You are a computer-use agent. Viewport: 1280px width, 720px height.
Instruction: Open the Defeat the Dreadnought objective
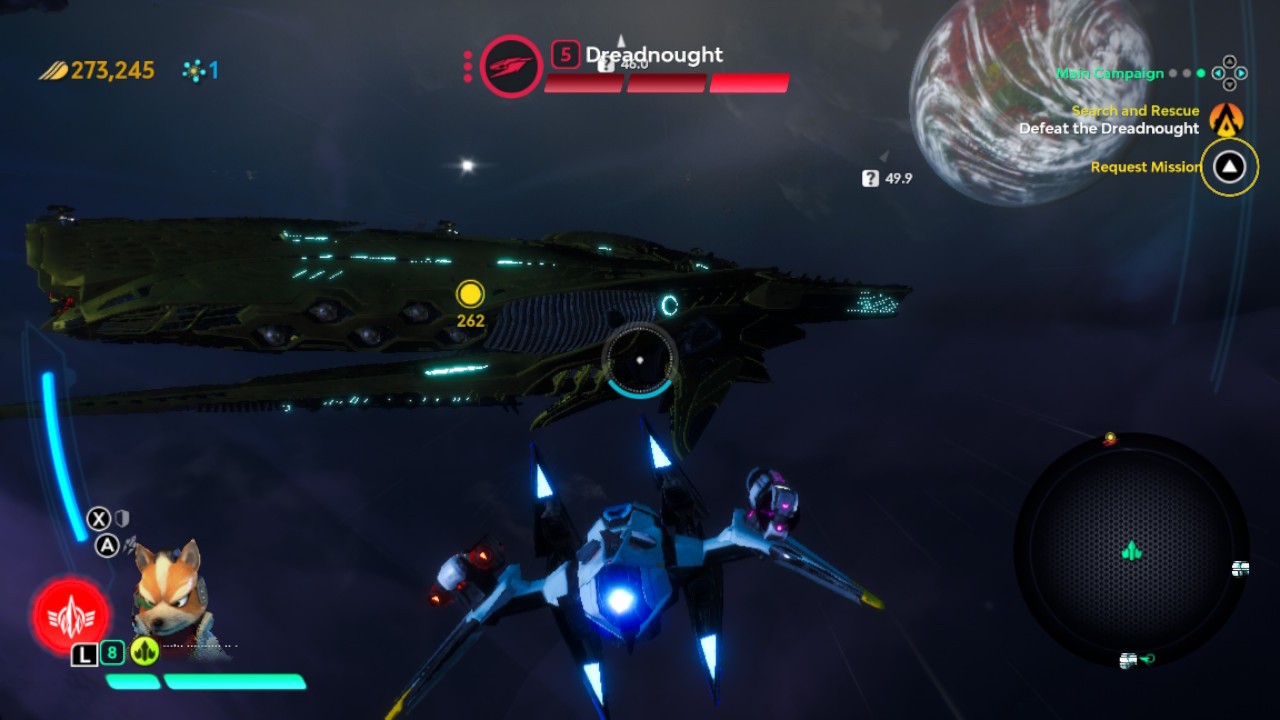pyautogui.click(x=1108, y=129)
